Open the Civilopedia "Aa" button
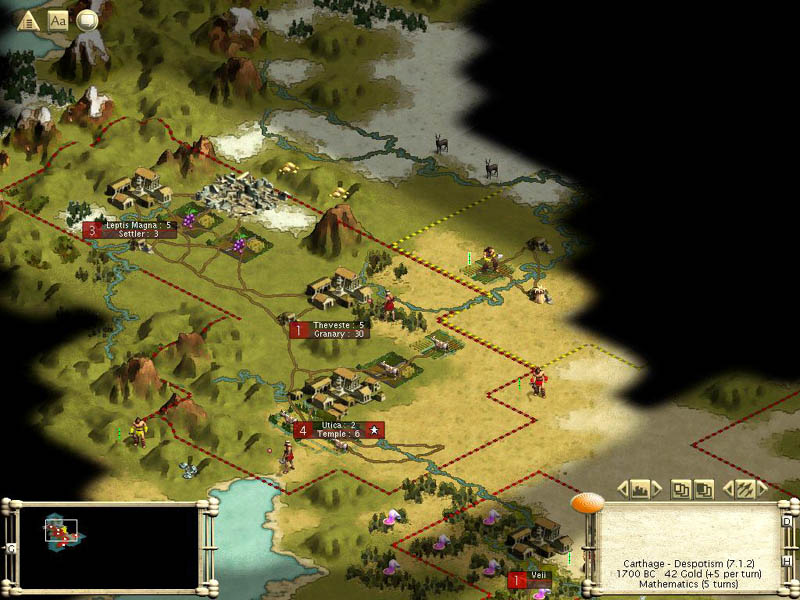 58,19
